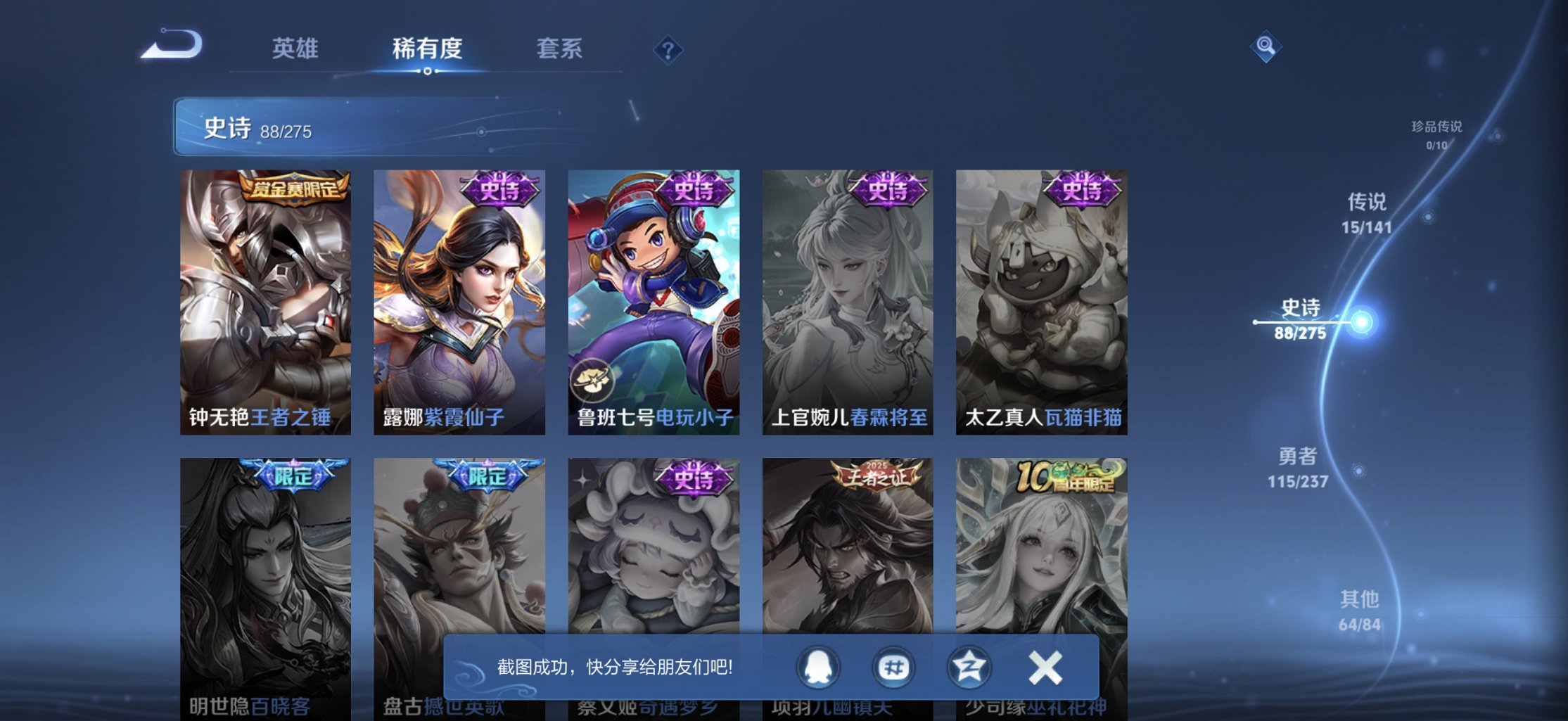Select the 稀有度 tab
Viewport: 1568px width, 721px height.
427,49
